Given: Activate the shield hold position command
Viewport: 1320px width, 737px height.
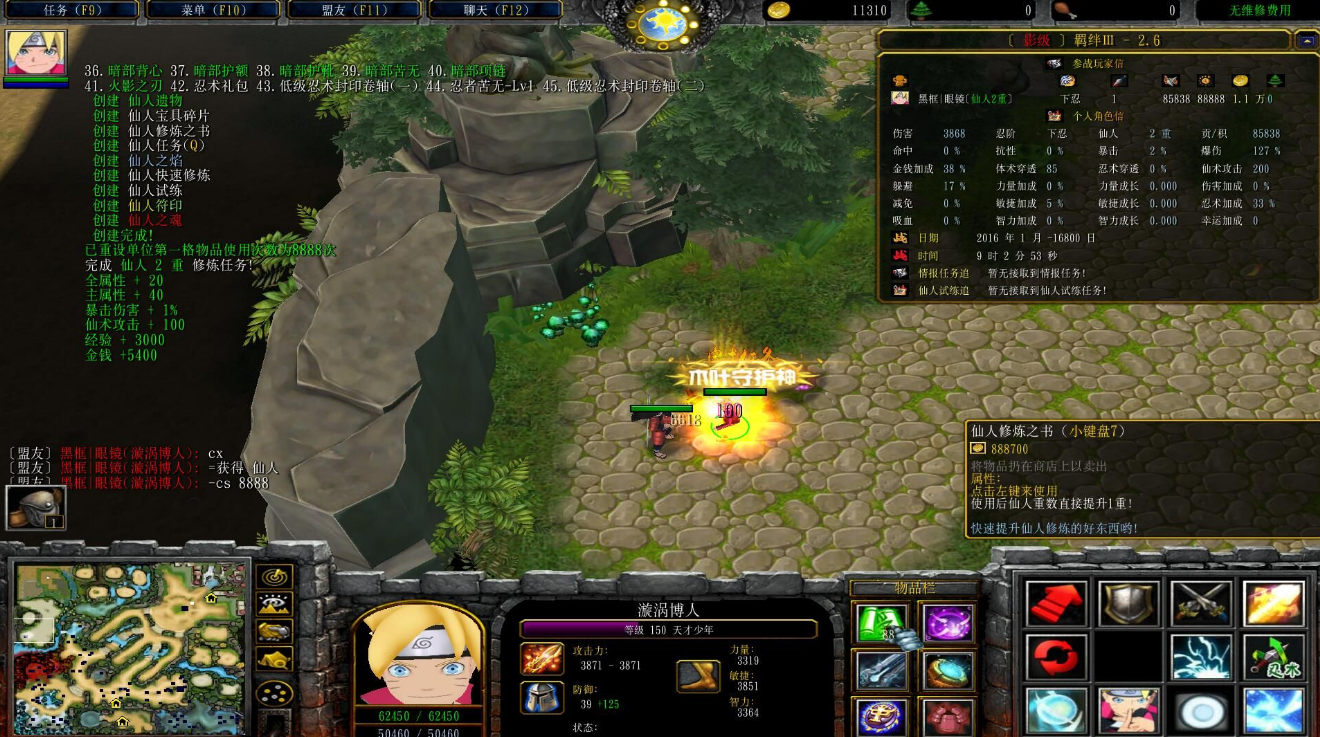Looking at the screenshot, I should click(1129, 604).
